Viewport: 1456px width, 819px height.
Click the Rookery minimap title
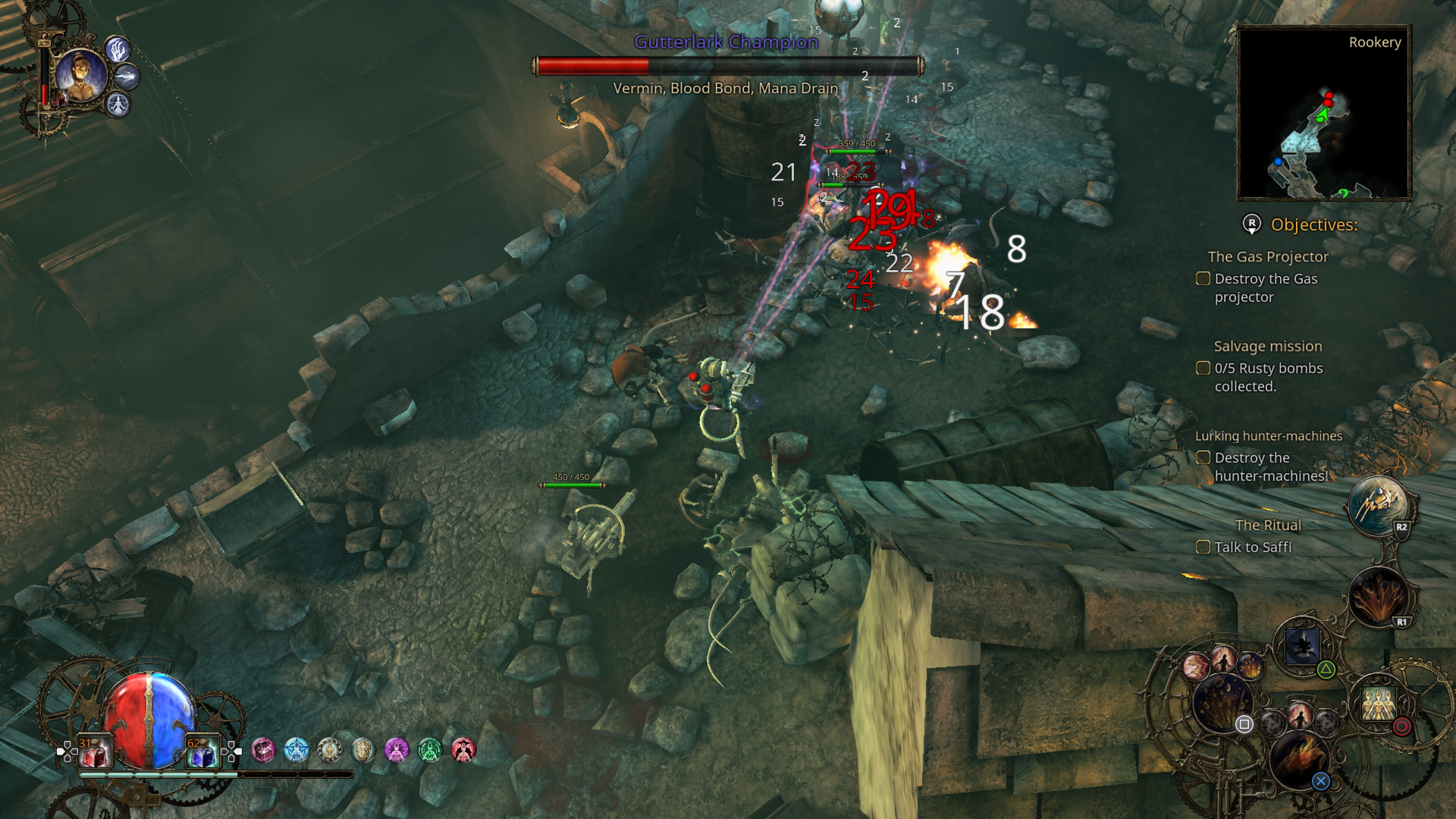coord(1374,42)
